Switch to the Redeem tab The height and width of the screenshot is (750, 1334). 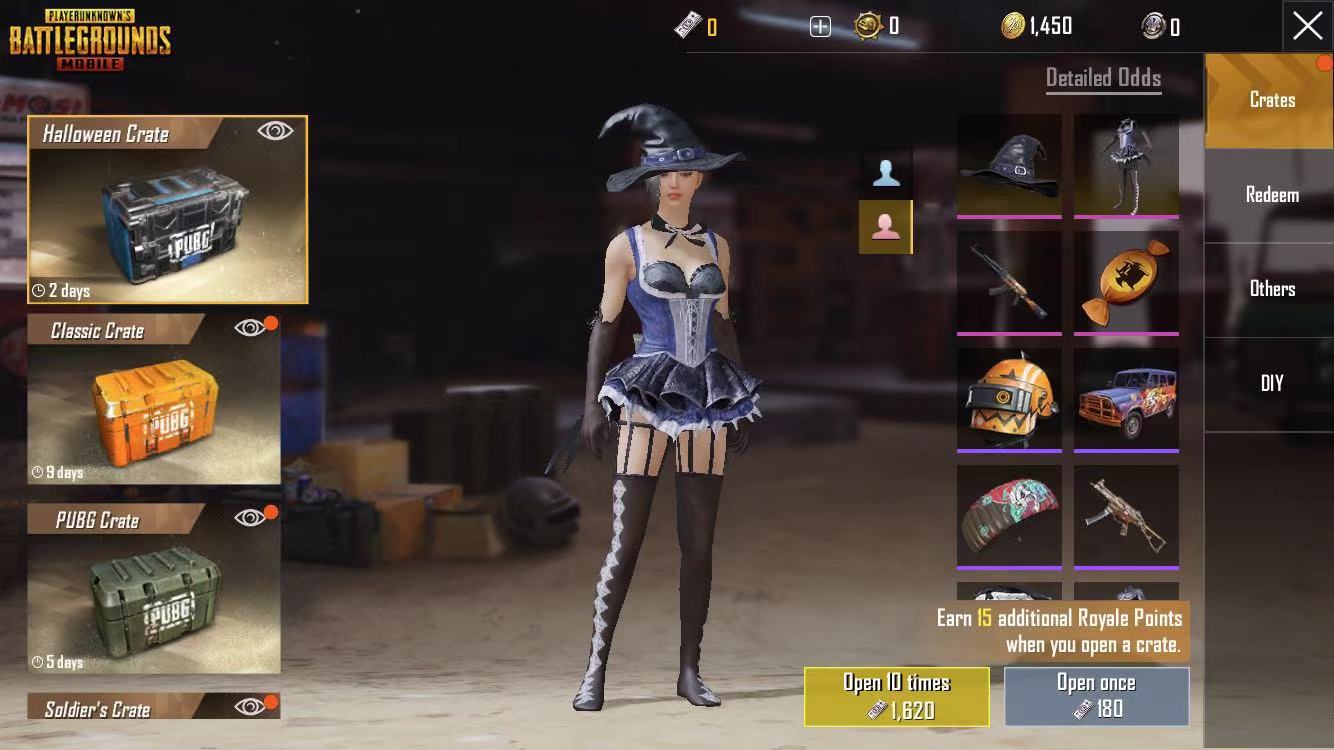(x=1271, y=195)
